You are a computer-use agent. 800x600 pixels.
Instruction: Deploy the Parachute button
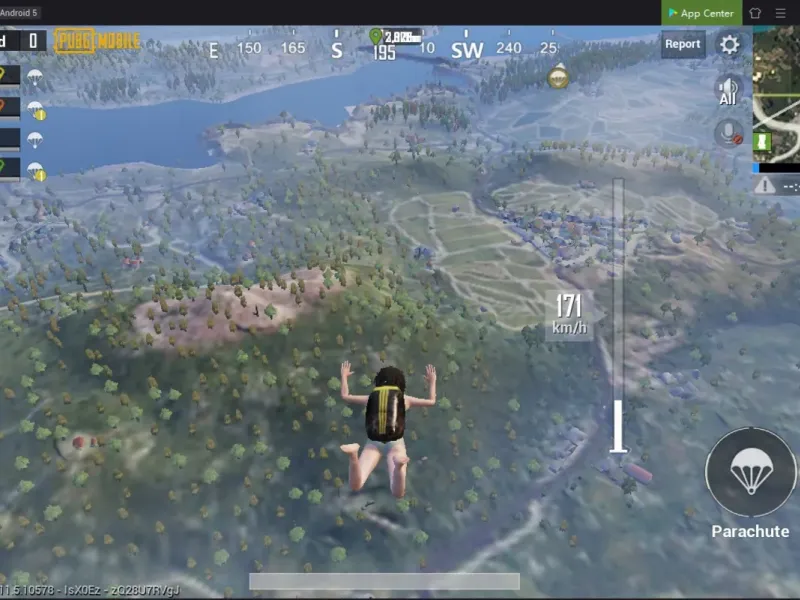click(750, 472)
